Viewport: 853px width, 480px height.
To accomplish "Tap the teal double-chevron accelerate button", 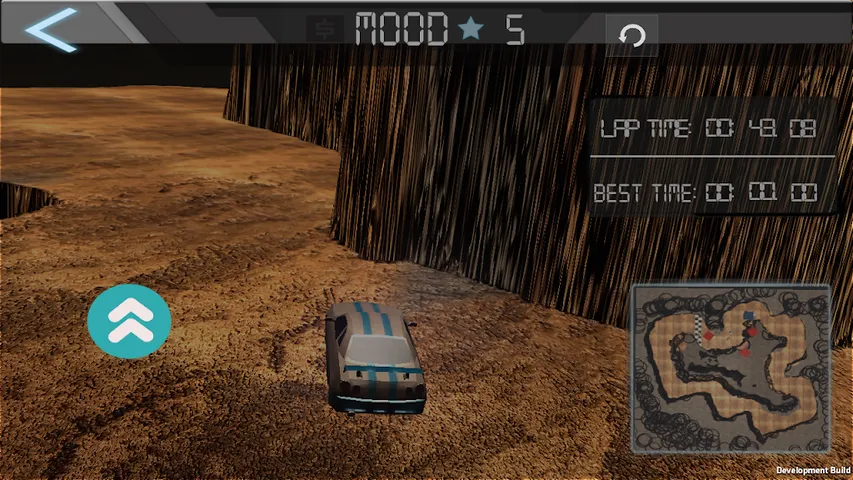I will pyautogui.click(x=129, y=320).
